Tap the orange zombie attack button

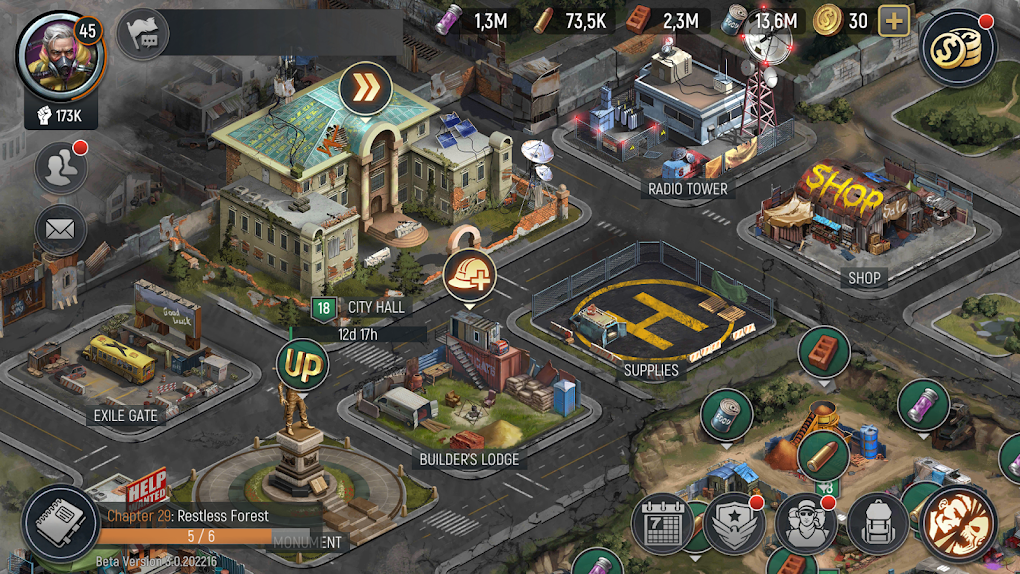point(958,523)
